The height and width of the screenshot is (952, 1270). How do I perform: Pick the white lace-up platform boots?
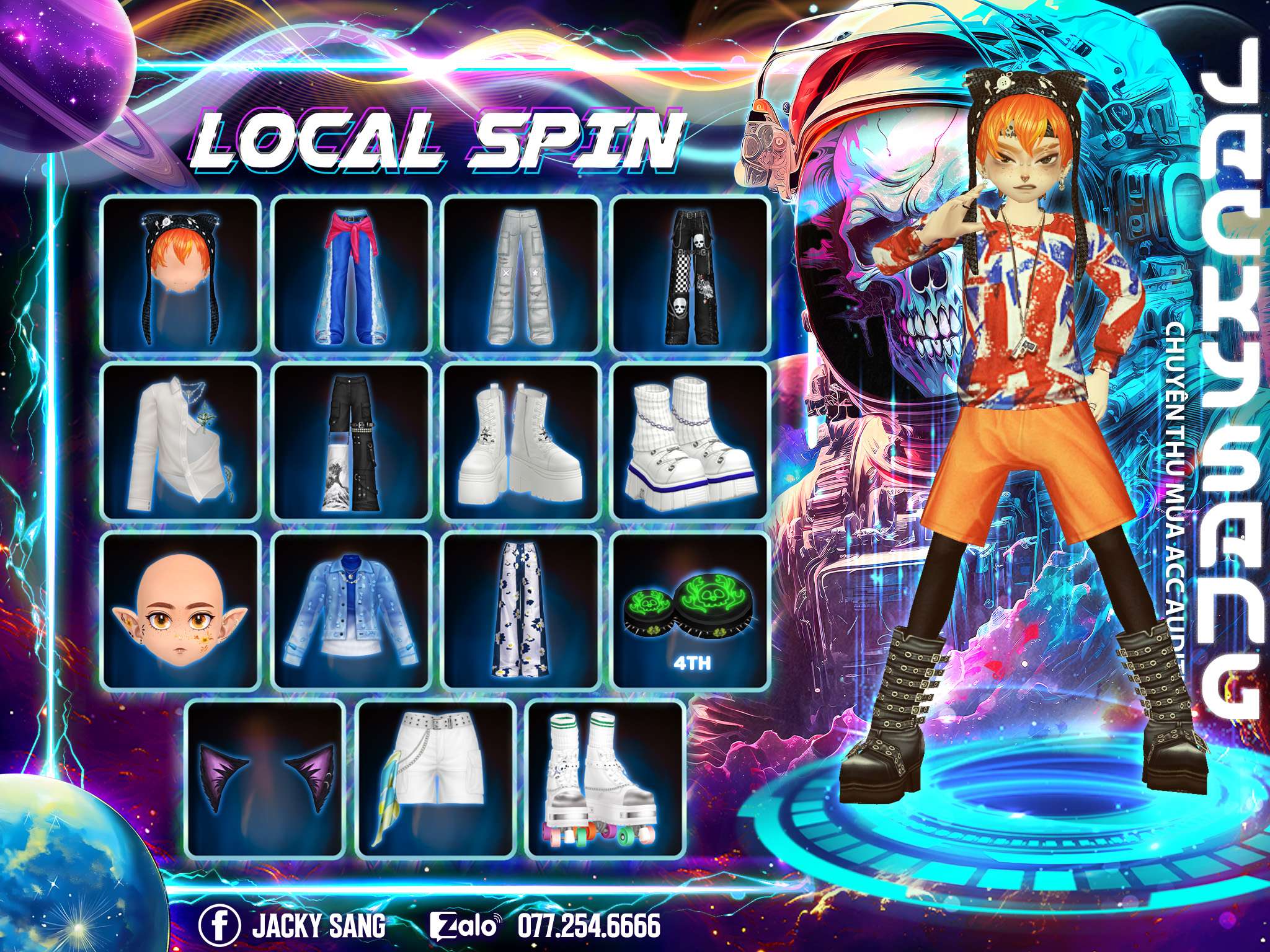coord(522,442)
